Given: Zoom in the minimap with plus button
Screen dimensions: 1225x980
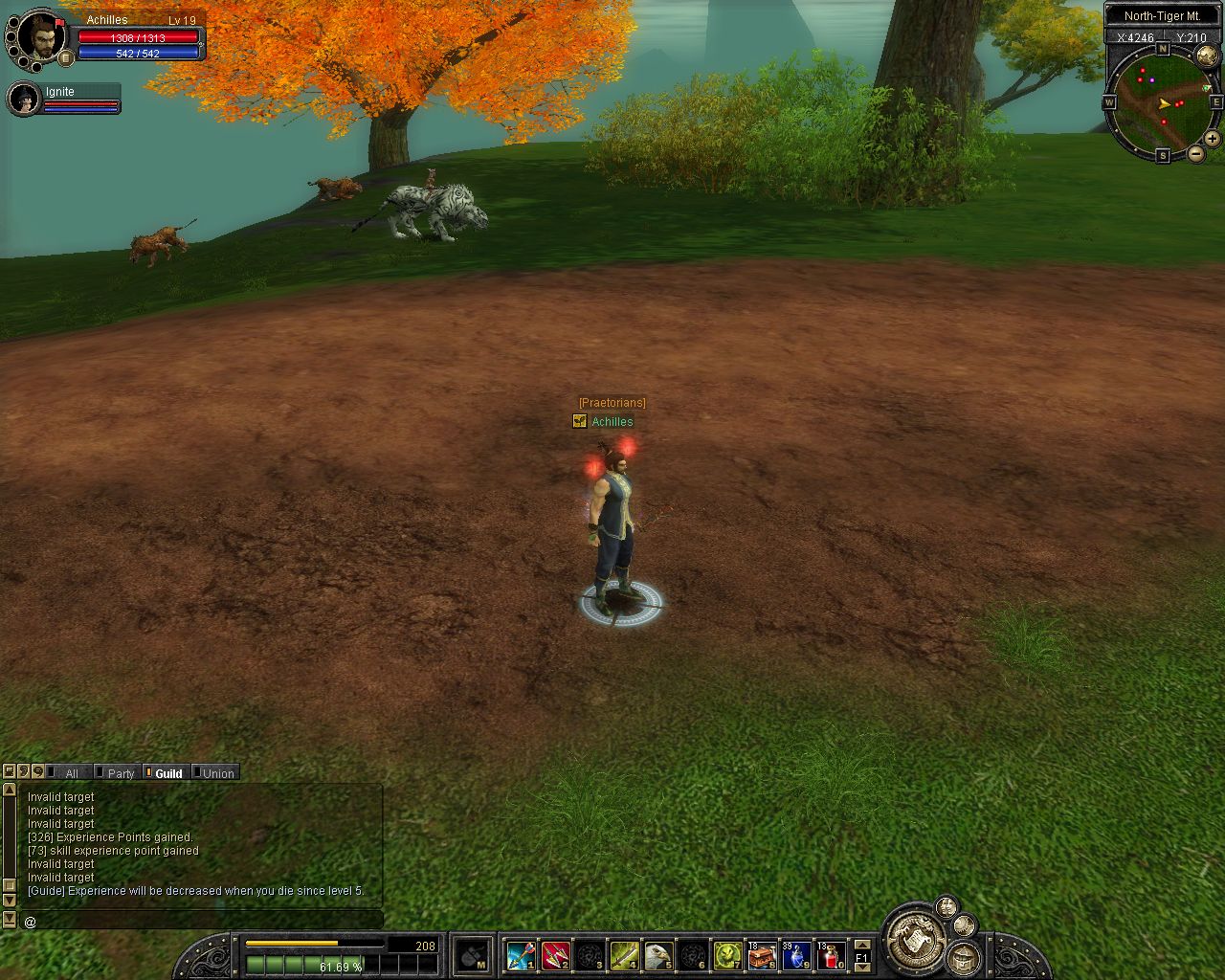Looking at the screenshot, I should tap(1212, 139).
